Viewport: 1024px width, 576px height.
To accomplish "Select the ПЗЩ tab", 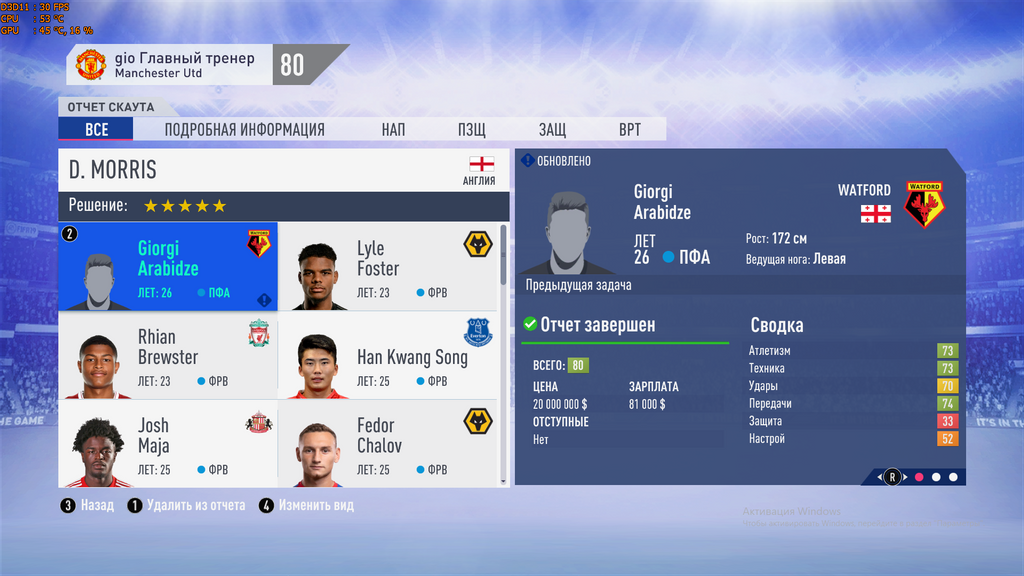I will (472, 130).
